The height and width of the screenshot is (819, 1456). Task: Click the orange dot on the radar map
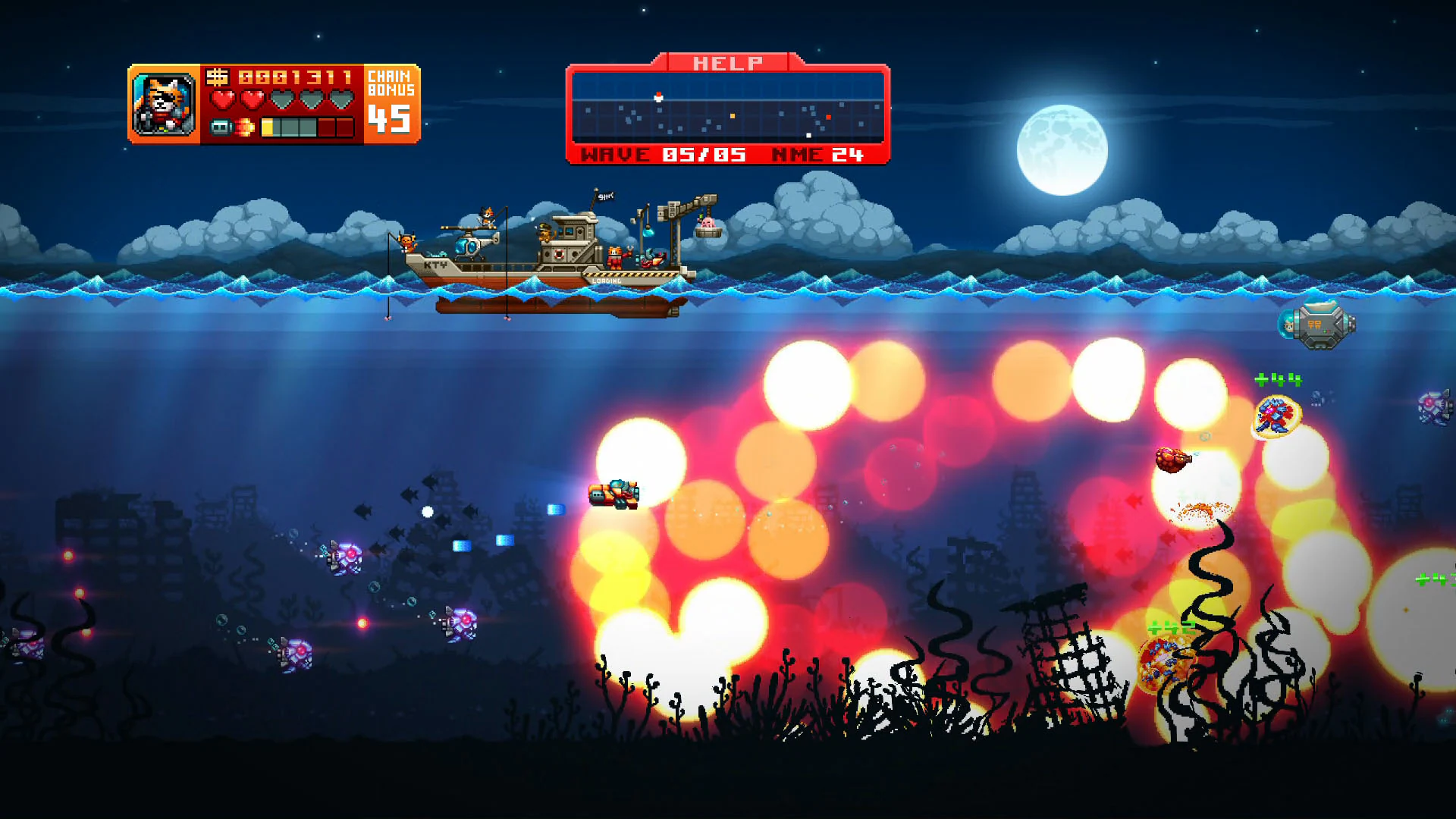(733, 115)
